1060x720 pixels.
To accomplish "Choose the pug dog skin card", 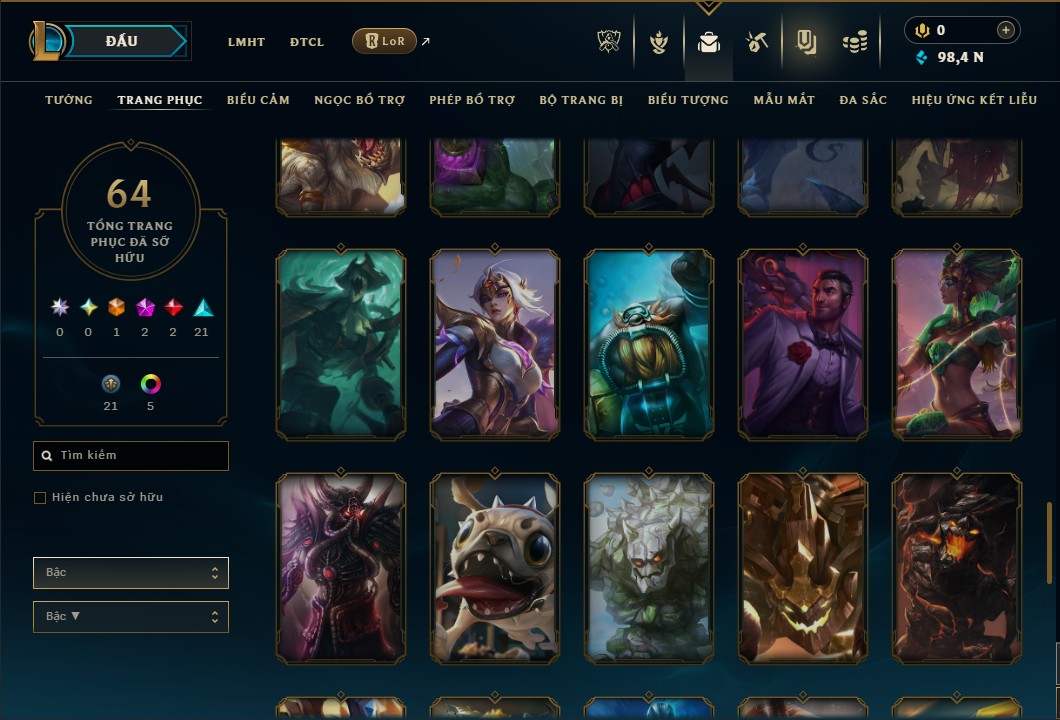I will 495,568.
